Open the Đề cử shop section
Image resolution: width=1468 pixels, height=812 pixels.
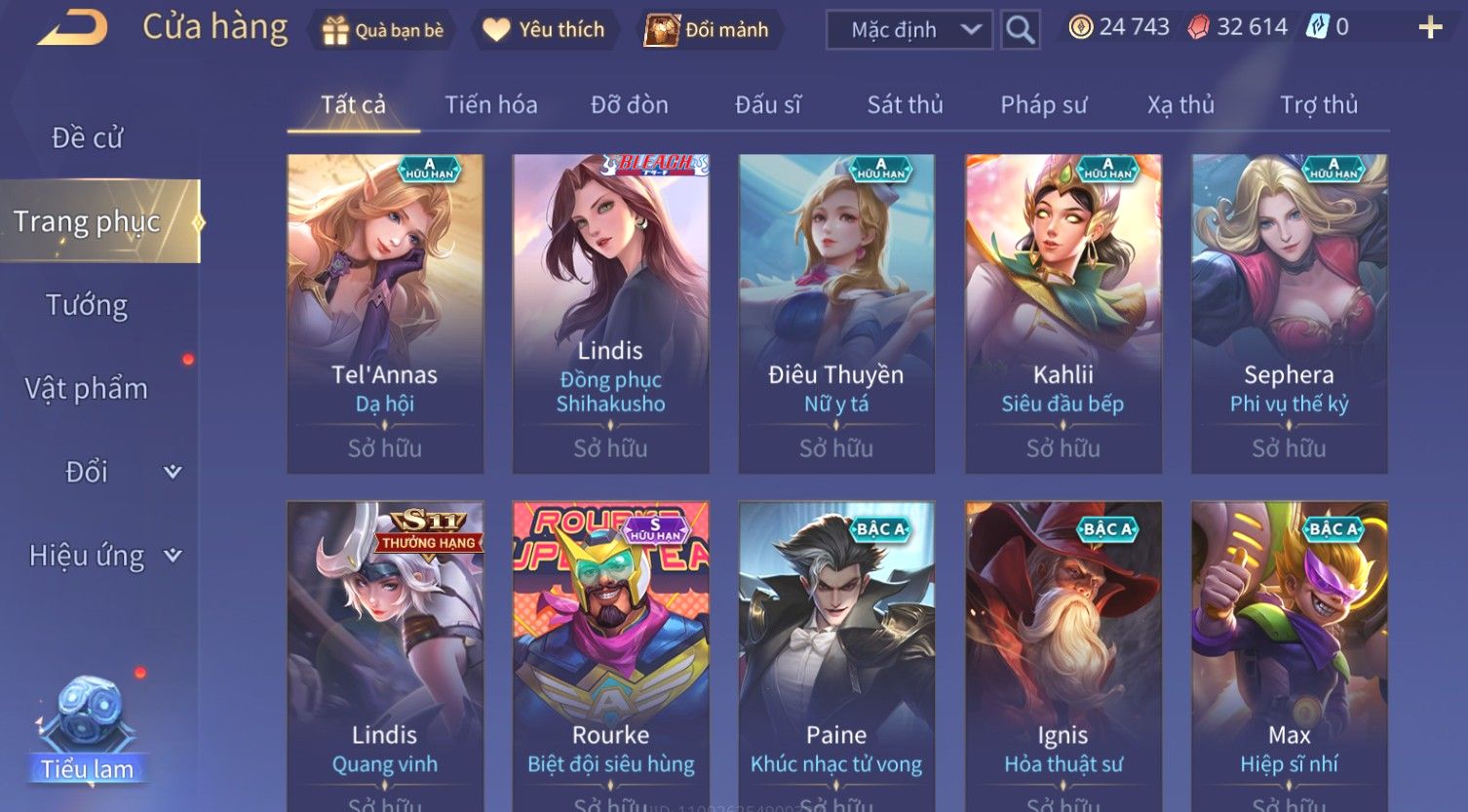tap(88, 138)
